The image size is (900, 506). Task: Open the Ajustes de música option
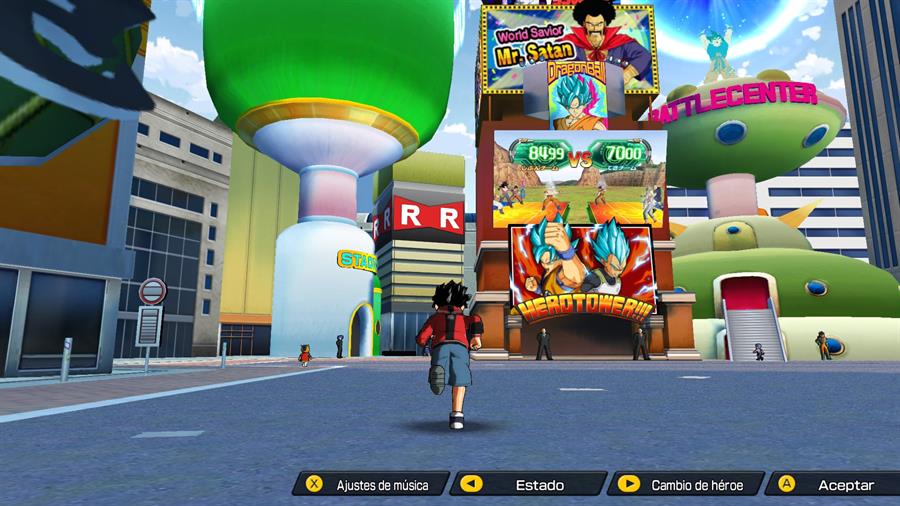[x=370, y=485]
